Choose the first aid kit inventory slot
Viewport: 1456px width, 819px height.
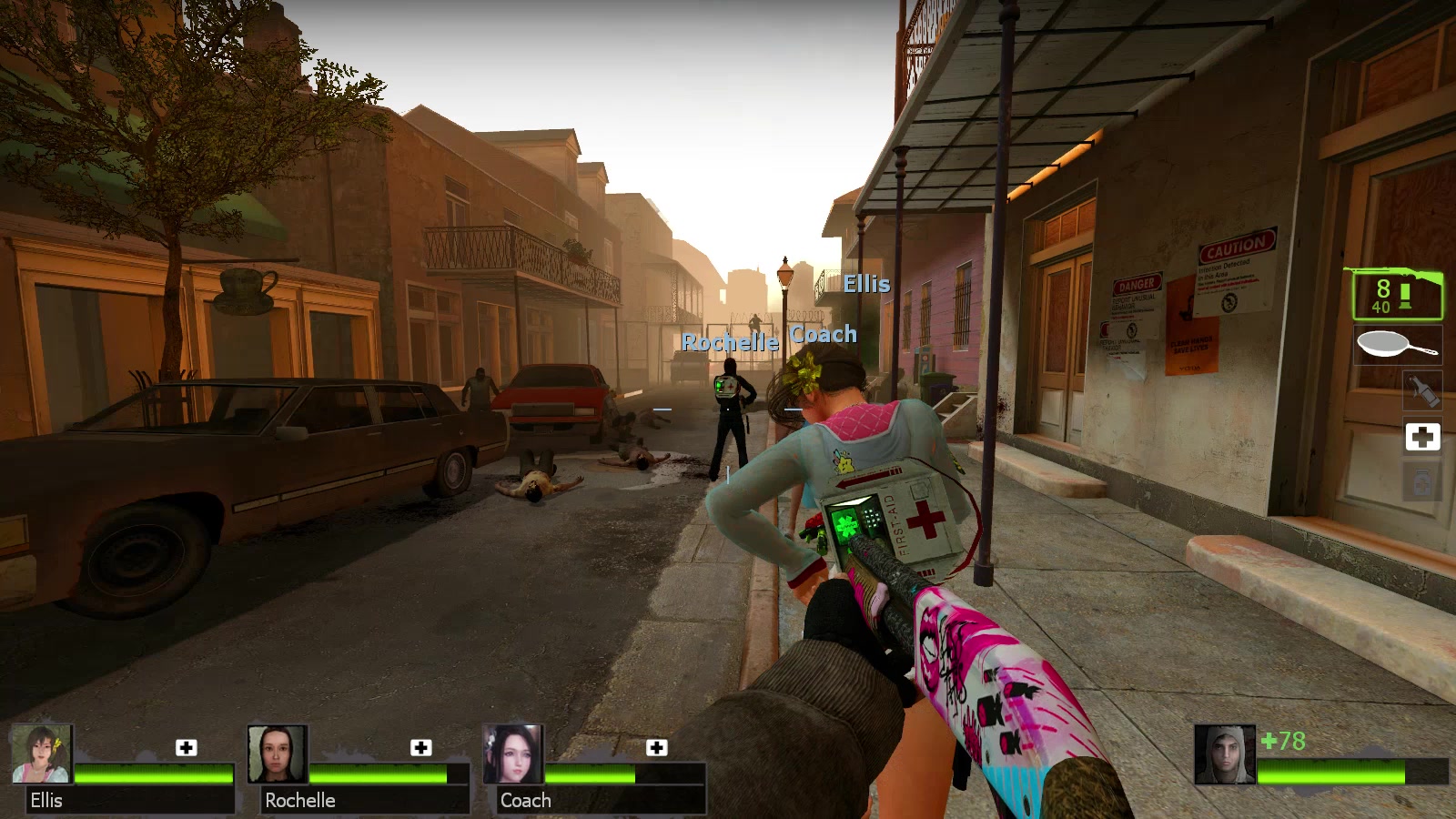(1422, 437)
